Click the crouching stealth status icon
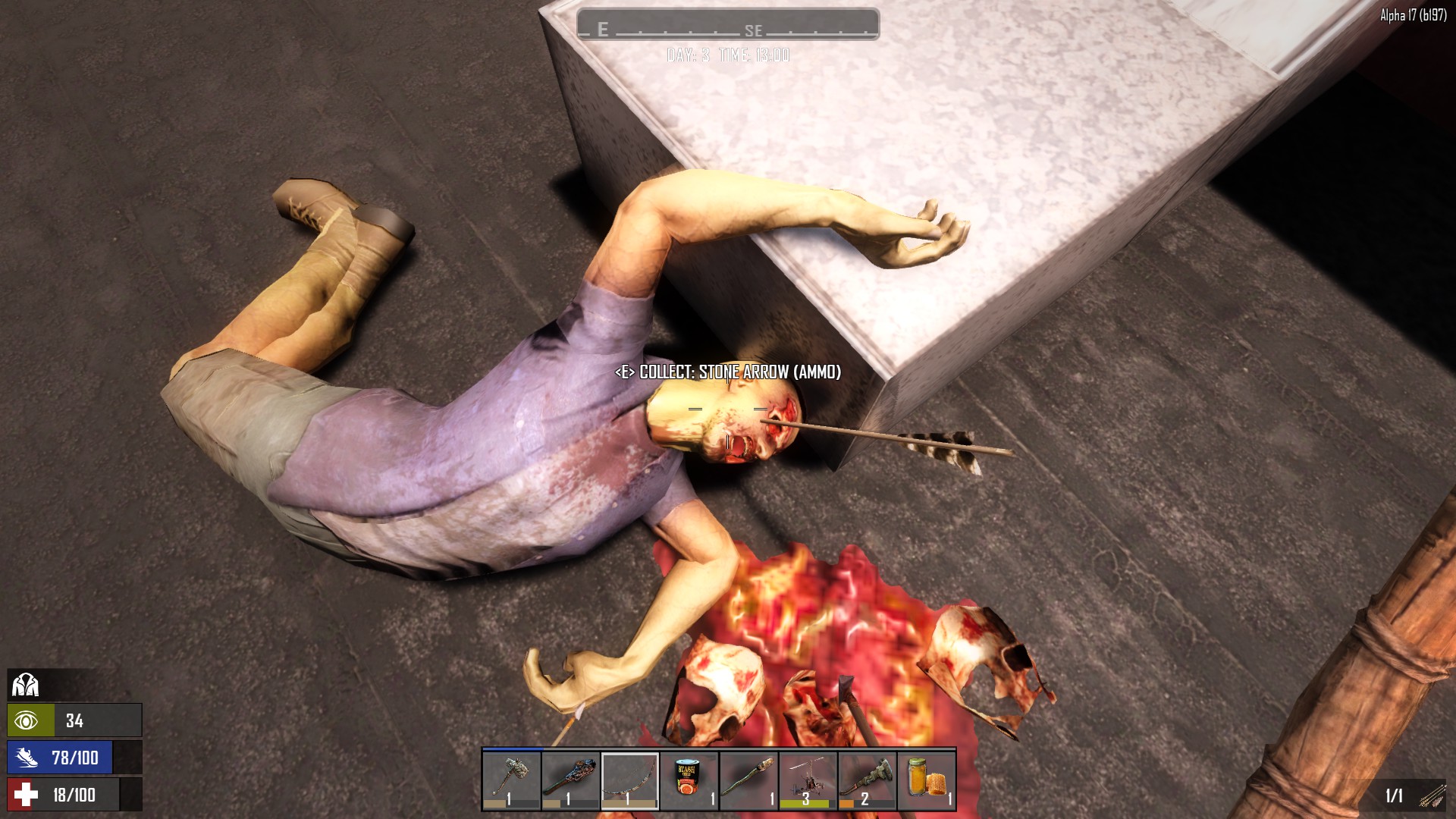The height and width of the screenshot is (819, 1456). [26, 686]
